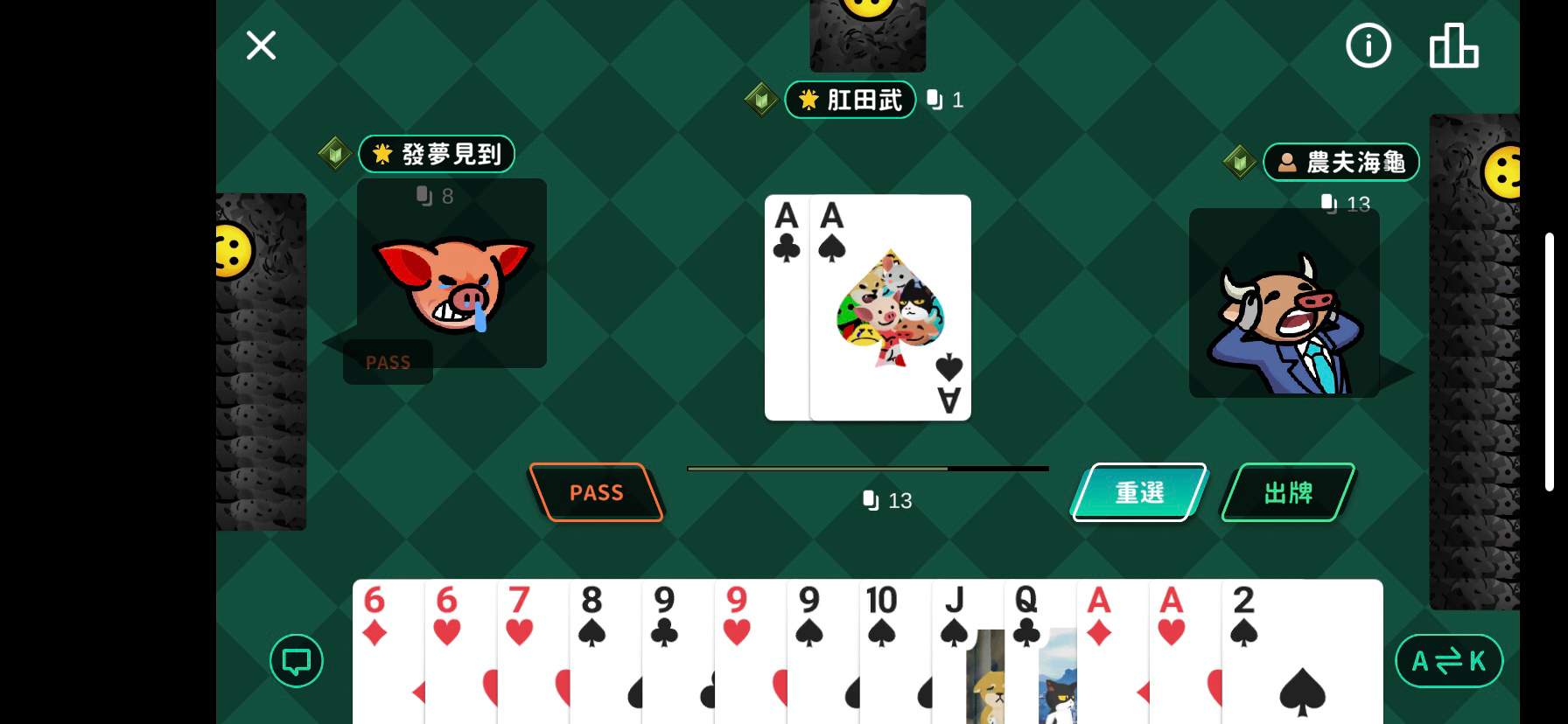
Task: Open 肛田武's player nameplate
Action: [x=850, y=99]
